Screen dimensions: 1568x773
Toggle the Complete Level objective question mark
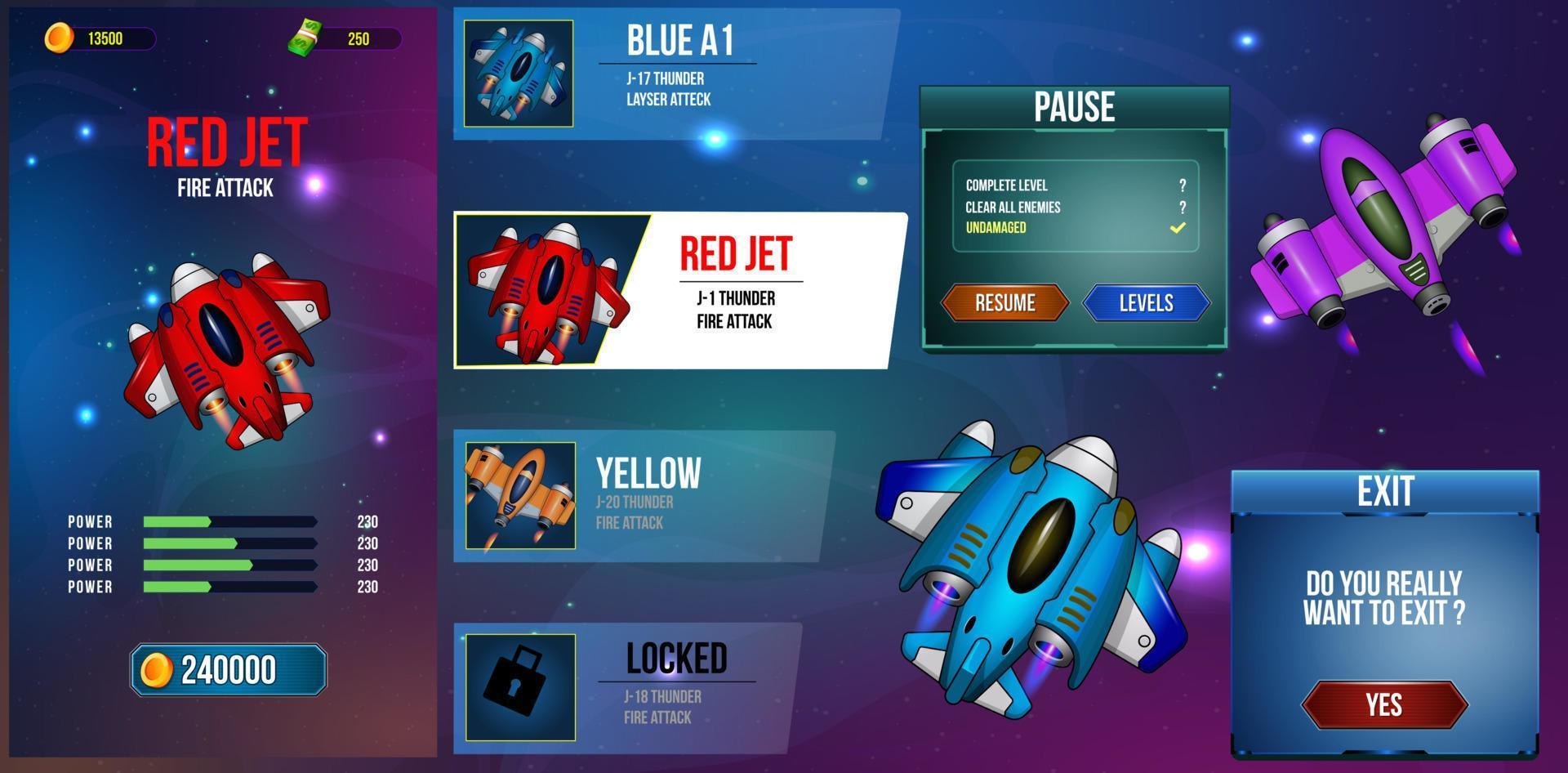coord(1180,186)
